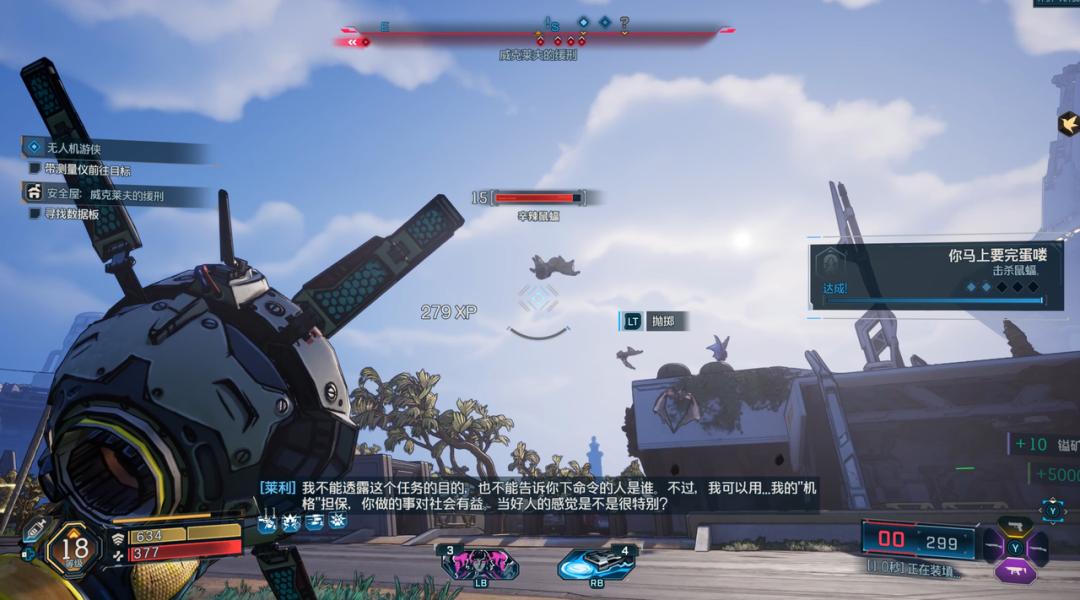Click the status effect icons row

(302, 521)
